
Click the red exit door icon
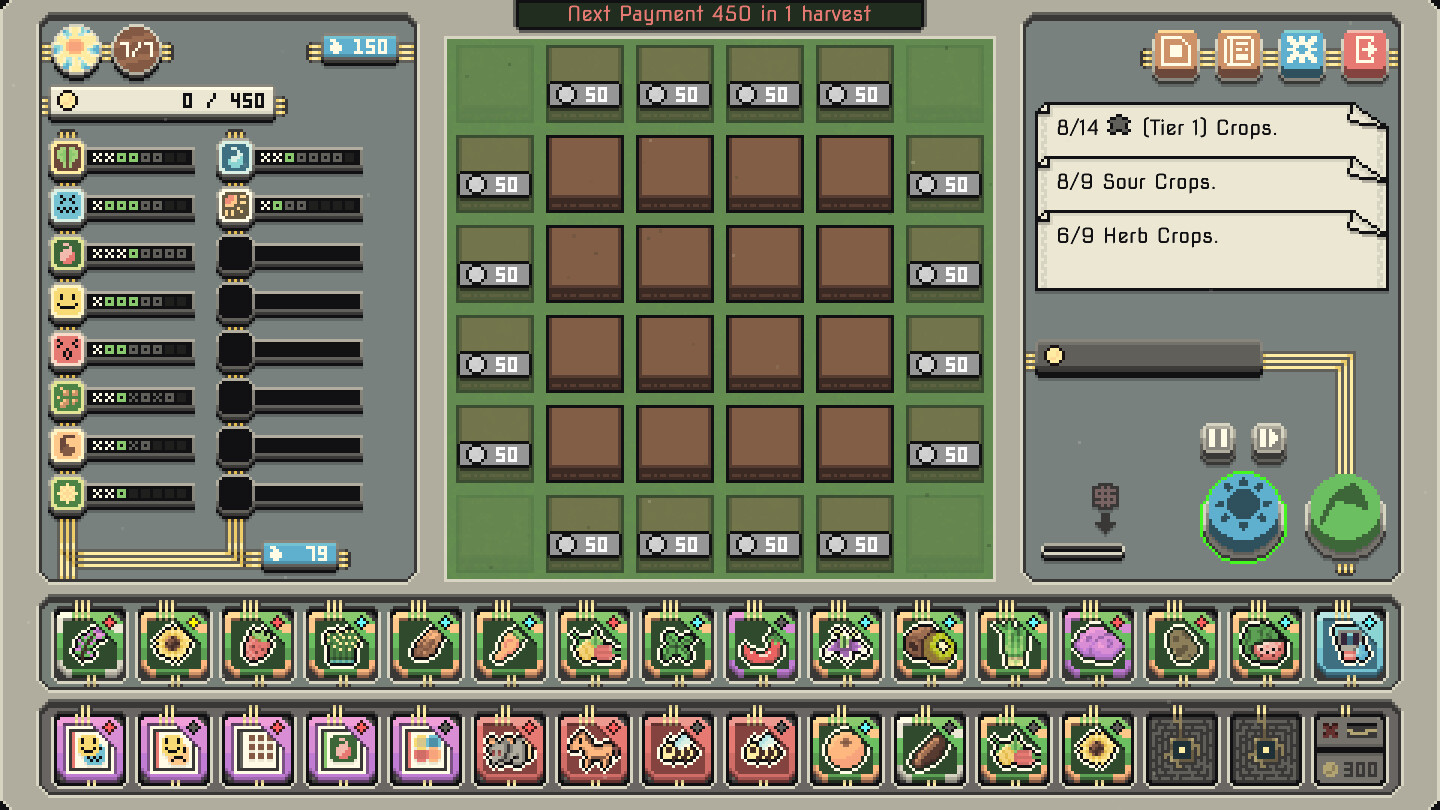coord(1365,55)
